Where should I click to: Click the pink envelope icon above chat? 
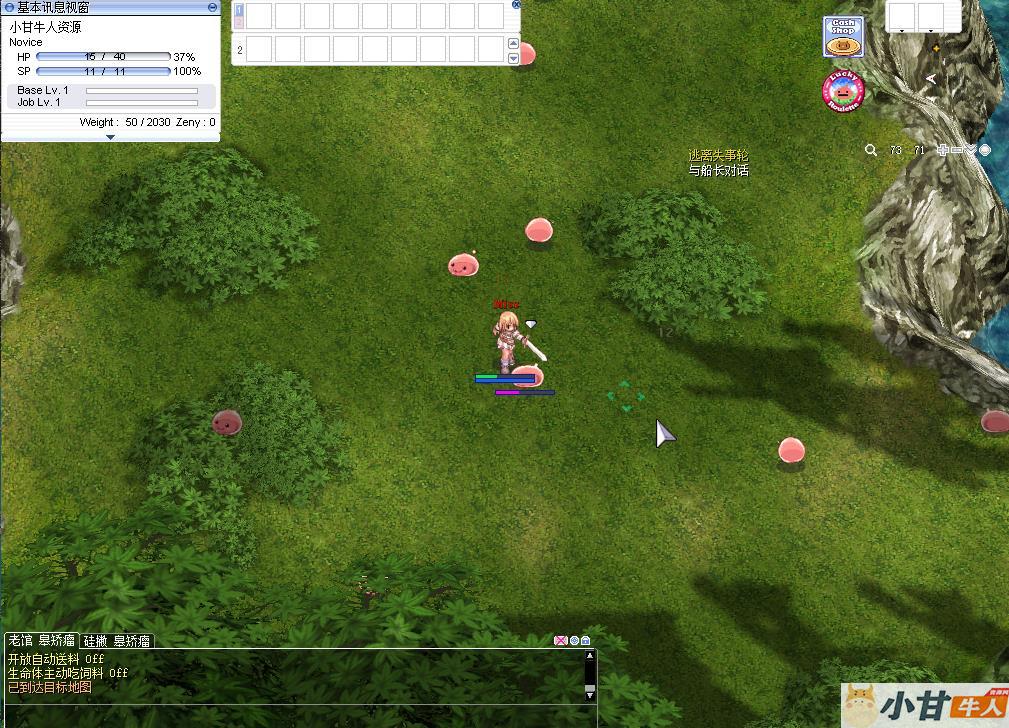pyautogui.click(x=561, y=641)
